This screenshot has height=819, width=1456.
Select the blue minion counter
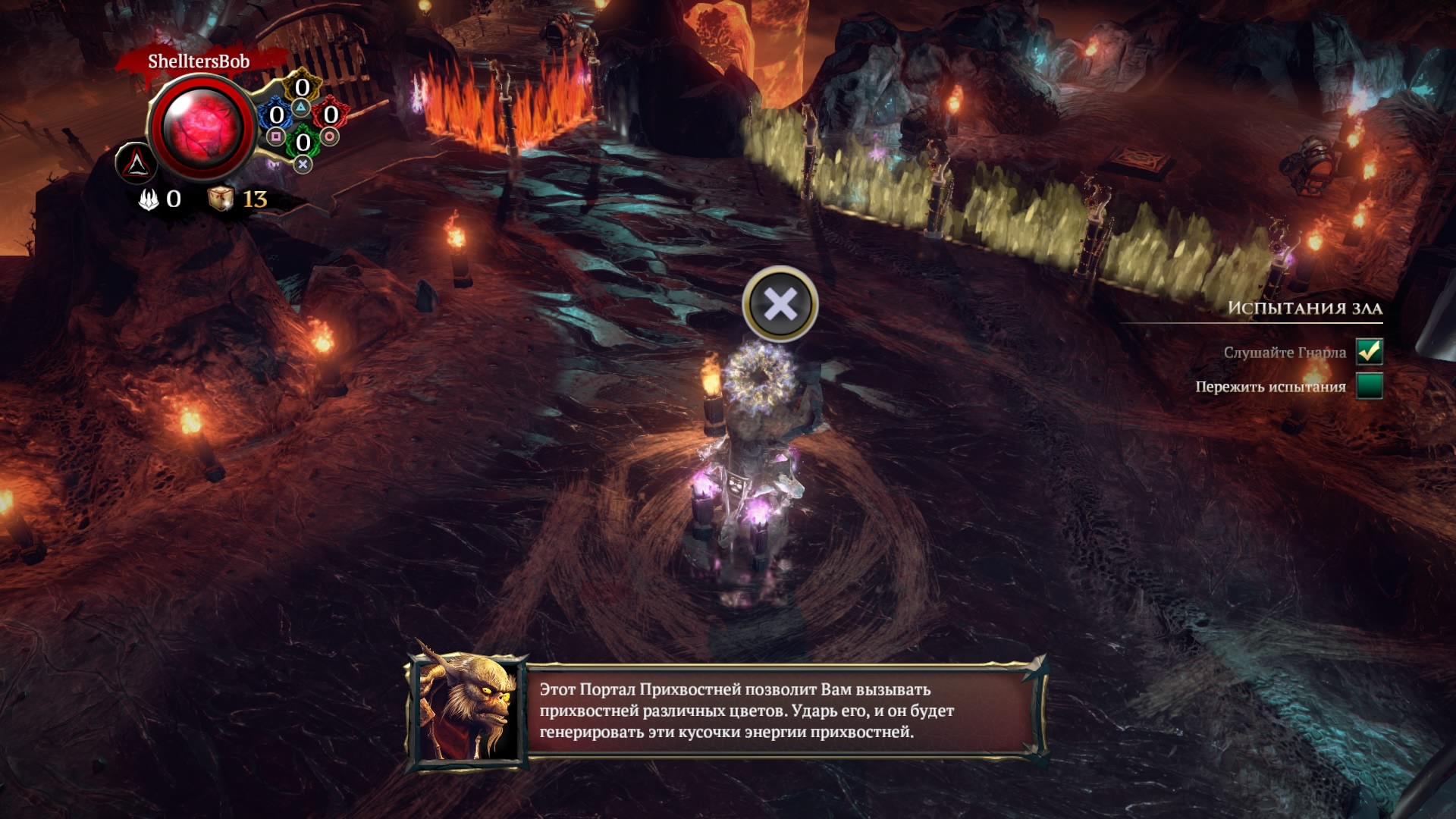[277, 115]
